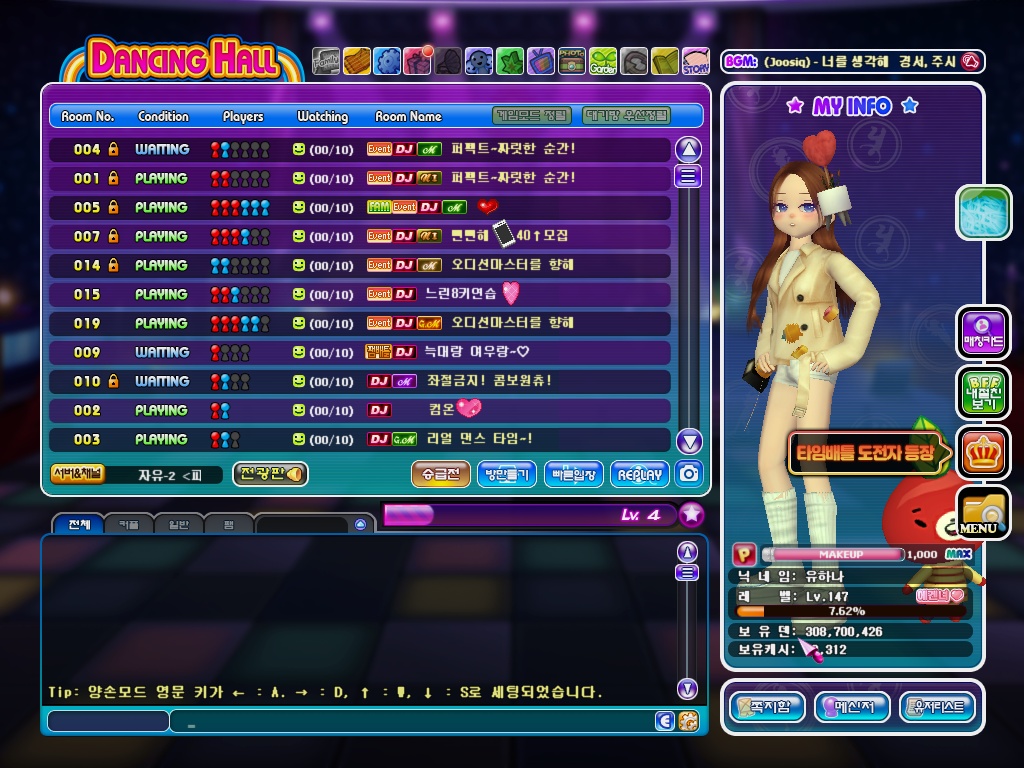The height and width of the screenshot is (768, 1024).
Task: Take a screenshot with the camera icon
Action: (x=688, y=474)
